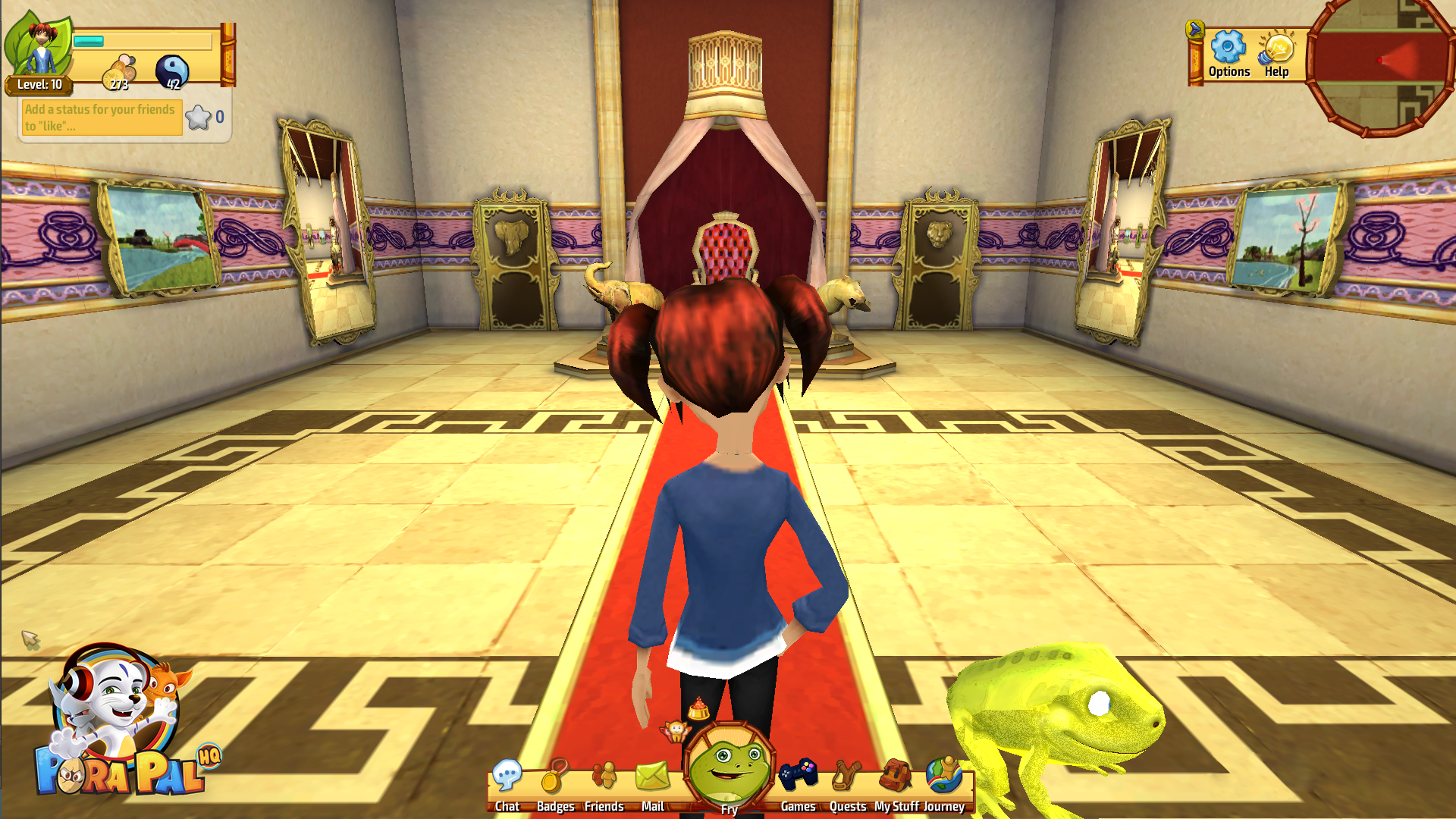Click the Level: 10 badge
The image size is (1456, 819).
(39, 85)
